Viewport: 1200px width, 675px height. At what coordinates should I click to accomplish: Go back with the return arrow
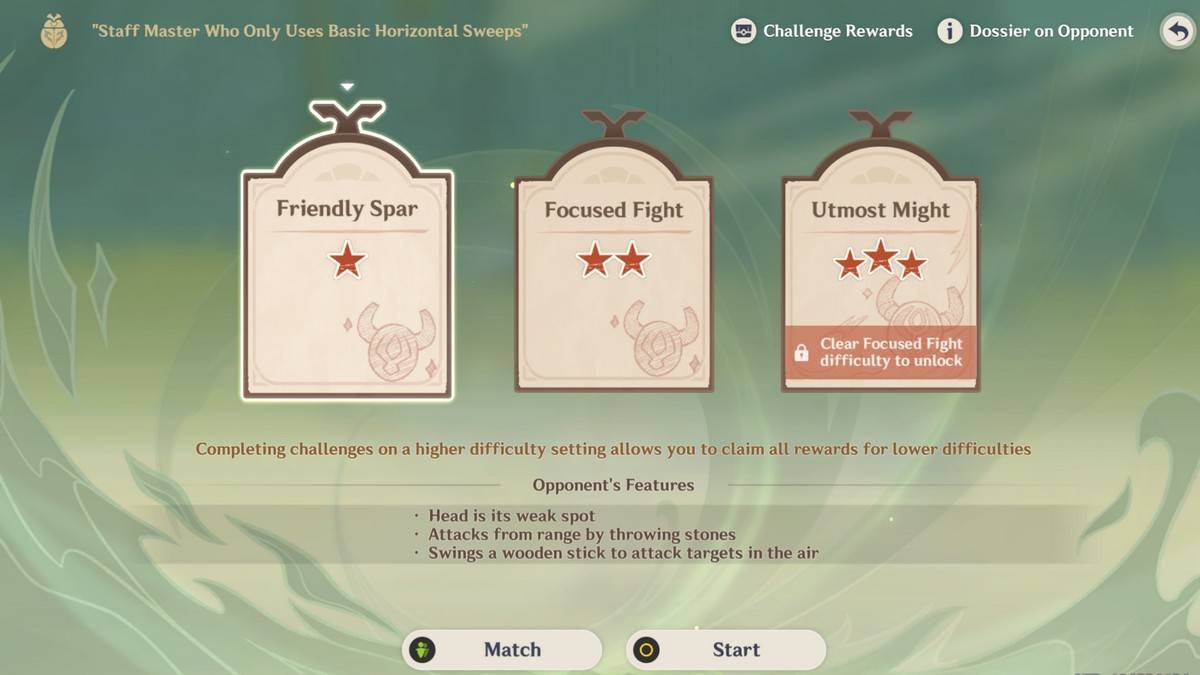pos(1178,31)
